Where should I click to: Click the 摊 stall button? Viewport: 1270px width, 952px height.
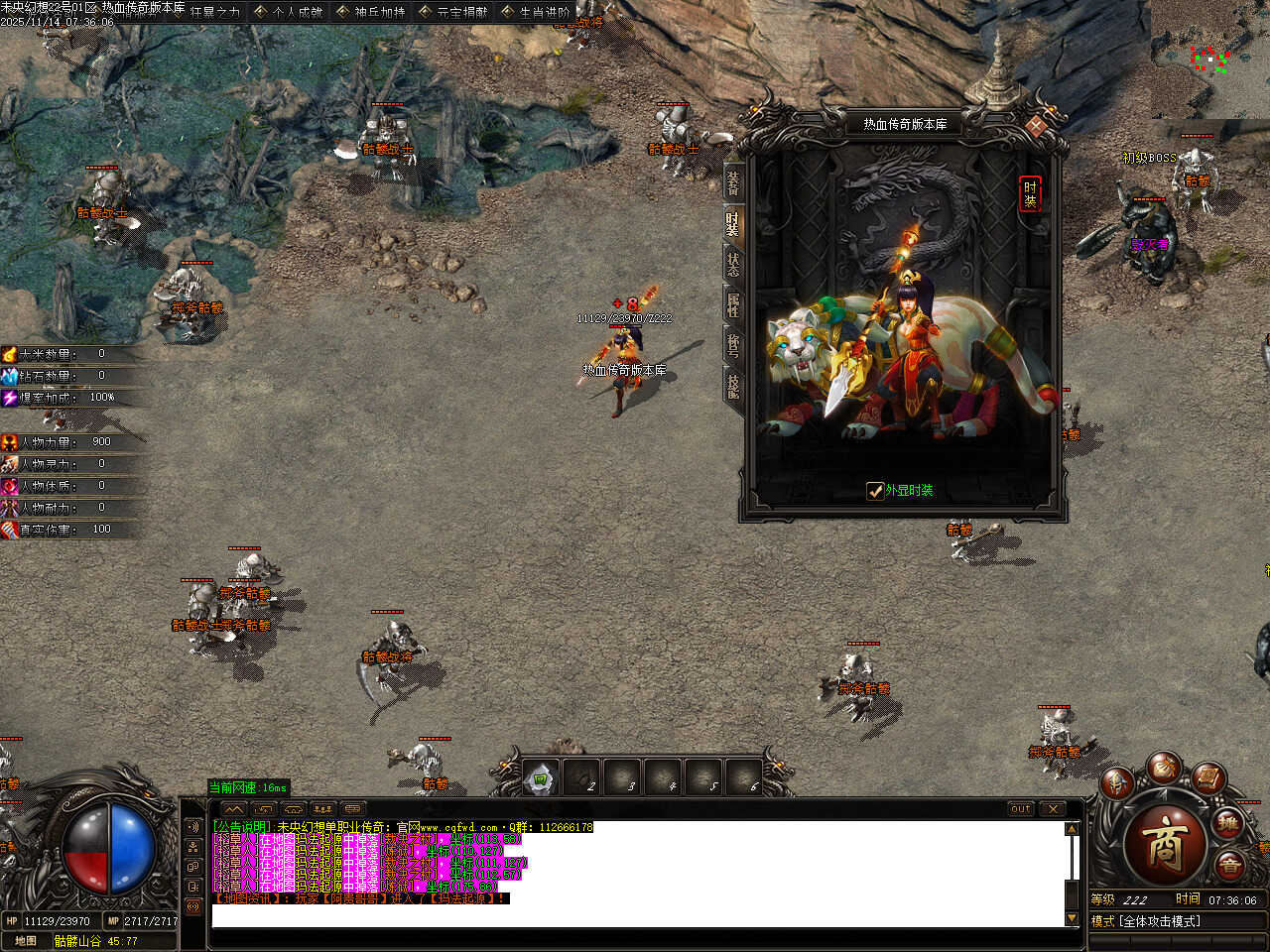1229,823
